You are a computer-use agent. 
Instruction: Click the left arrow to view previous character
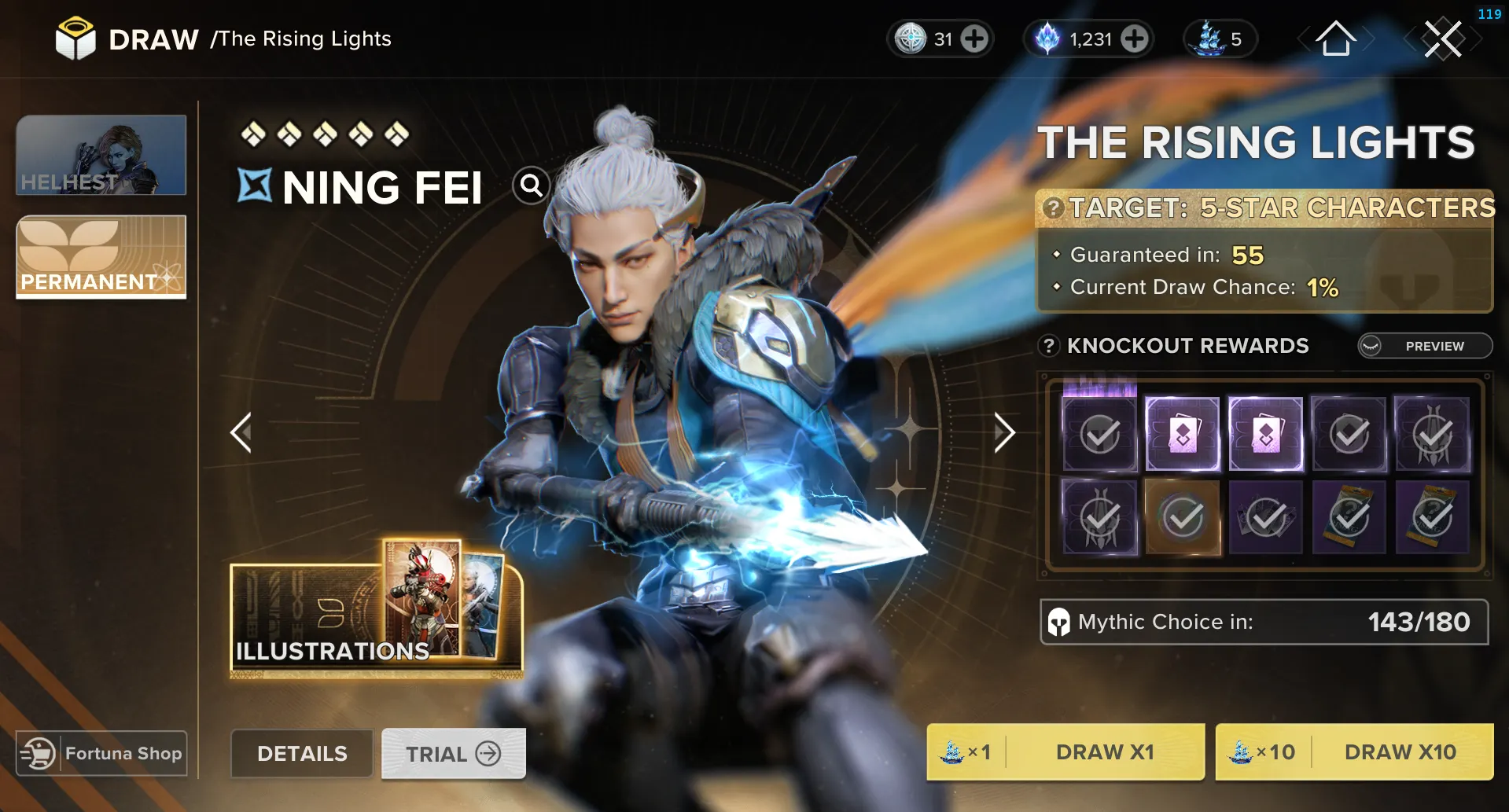pyautogui.click(x=241, y=432)
